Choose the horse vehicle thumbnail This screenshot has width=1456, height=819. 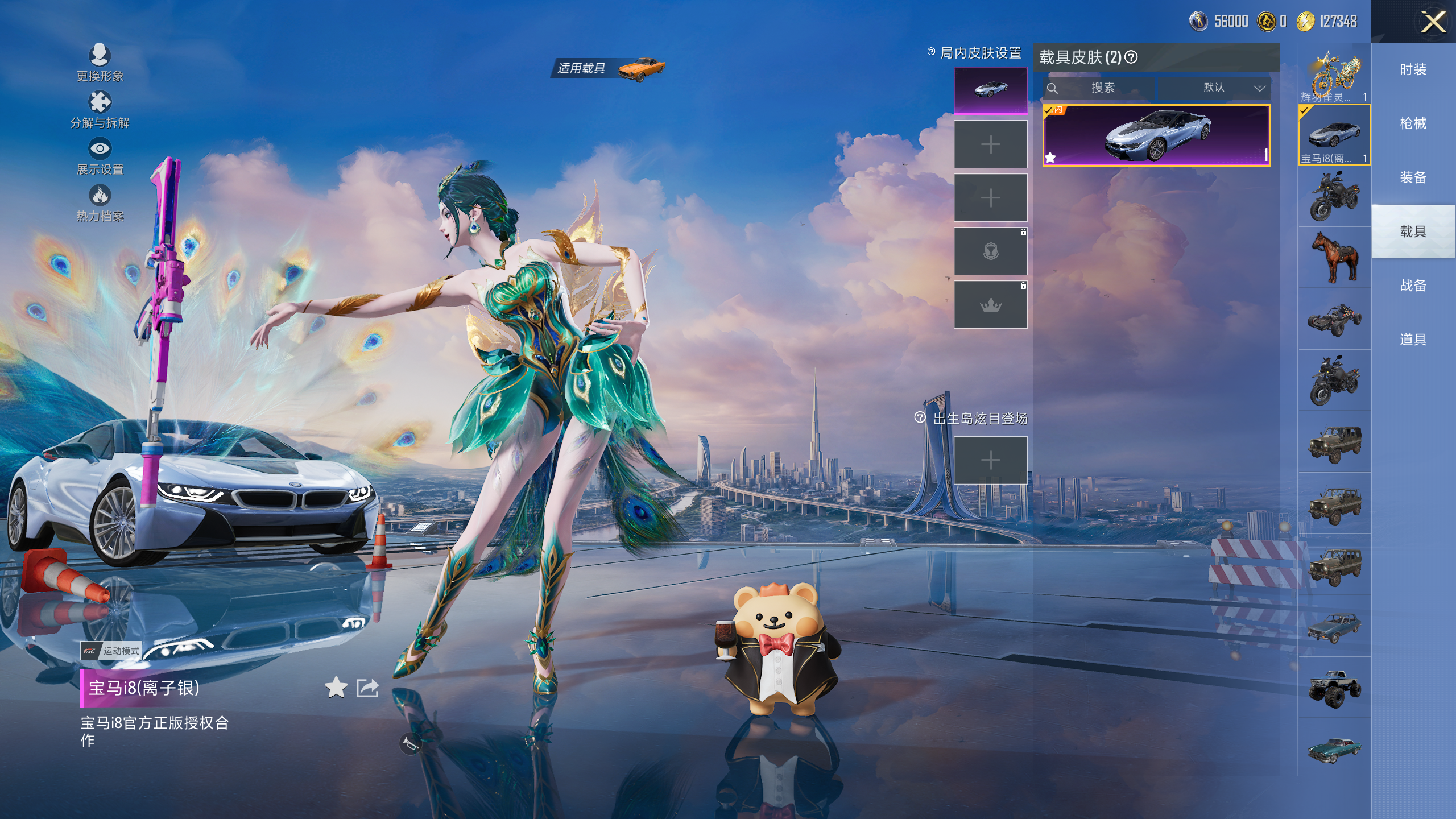tap(1334, 257)
